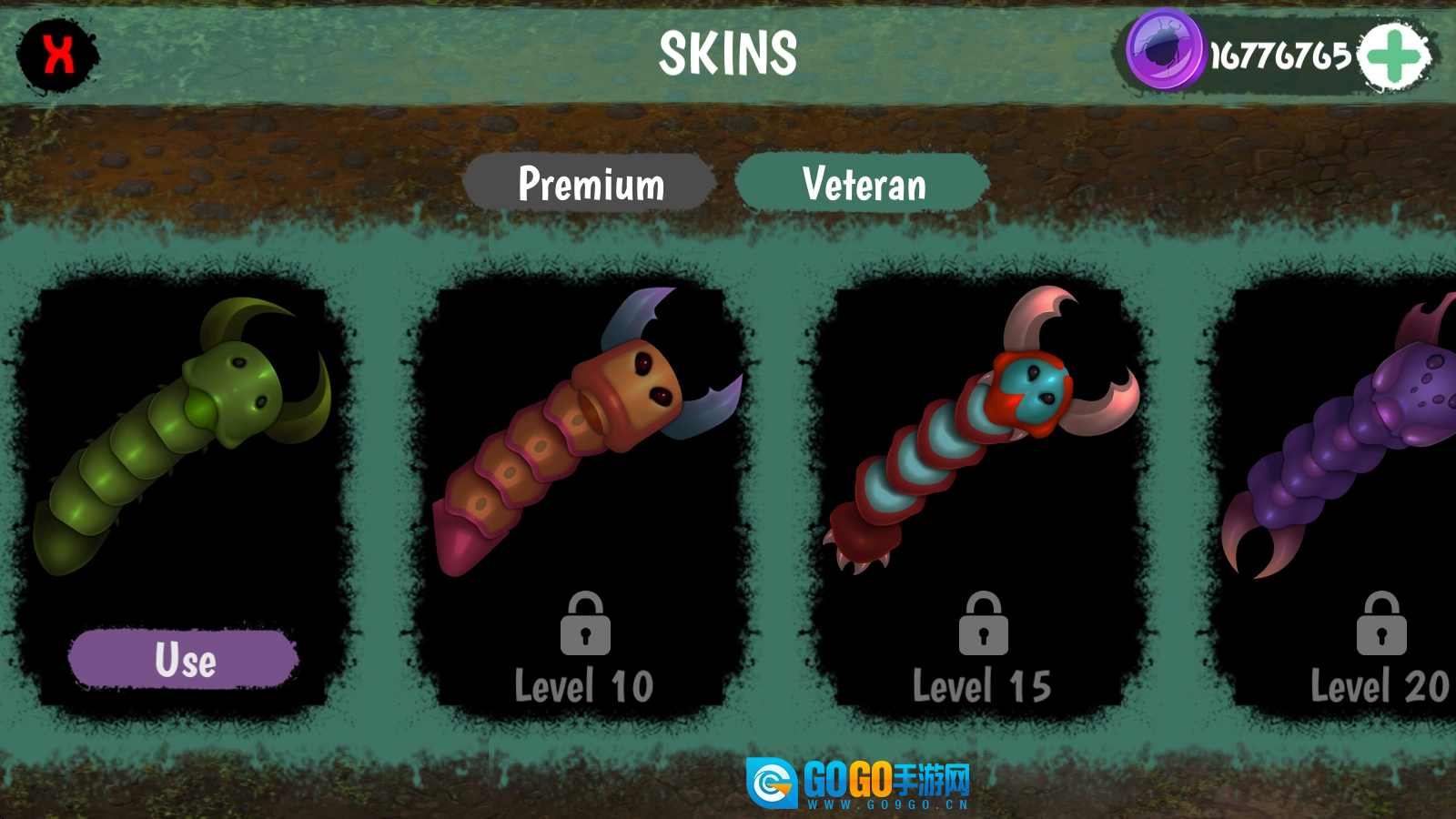Viewport: 1456px width, 819px height.
Task: Click the purple bug currency coin icon
Action: point(1165,51)
